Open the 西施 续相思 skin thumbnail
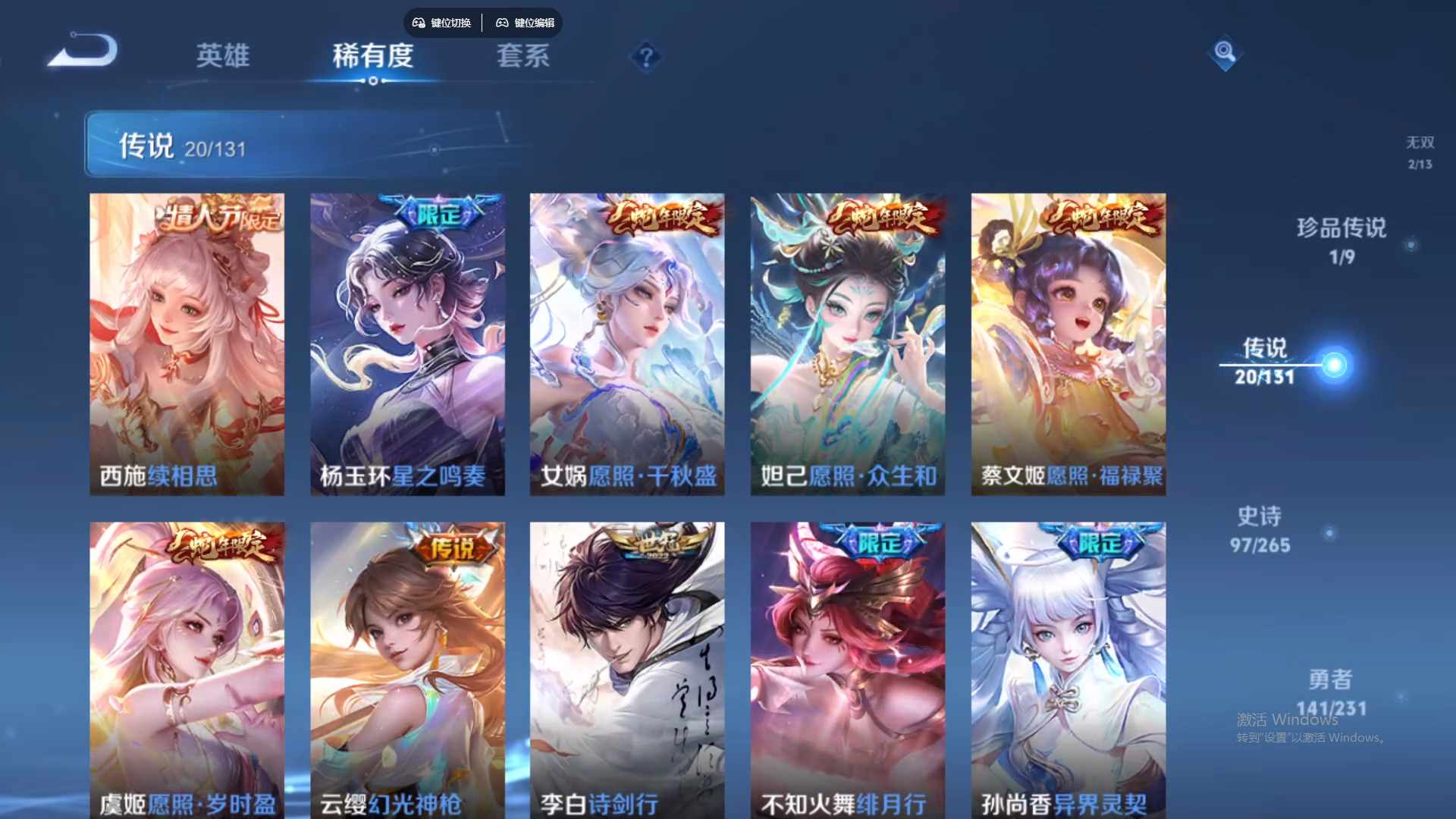This screenshot has width=1456, height=819. (x=187, y=343)
